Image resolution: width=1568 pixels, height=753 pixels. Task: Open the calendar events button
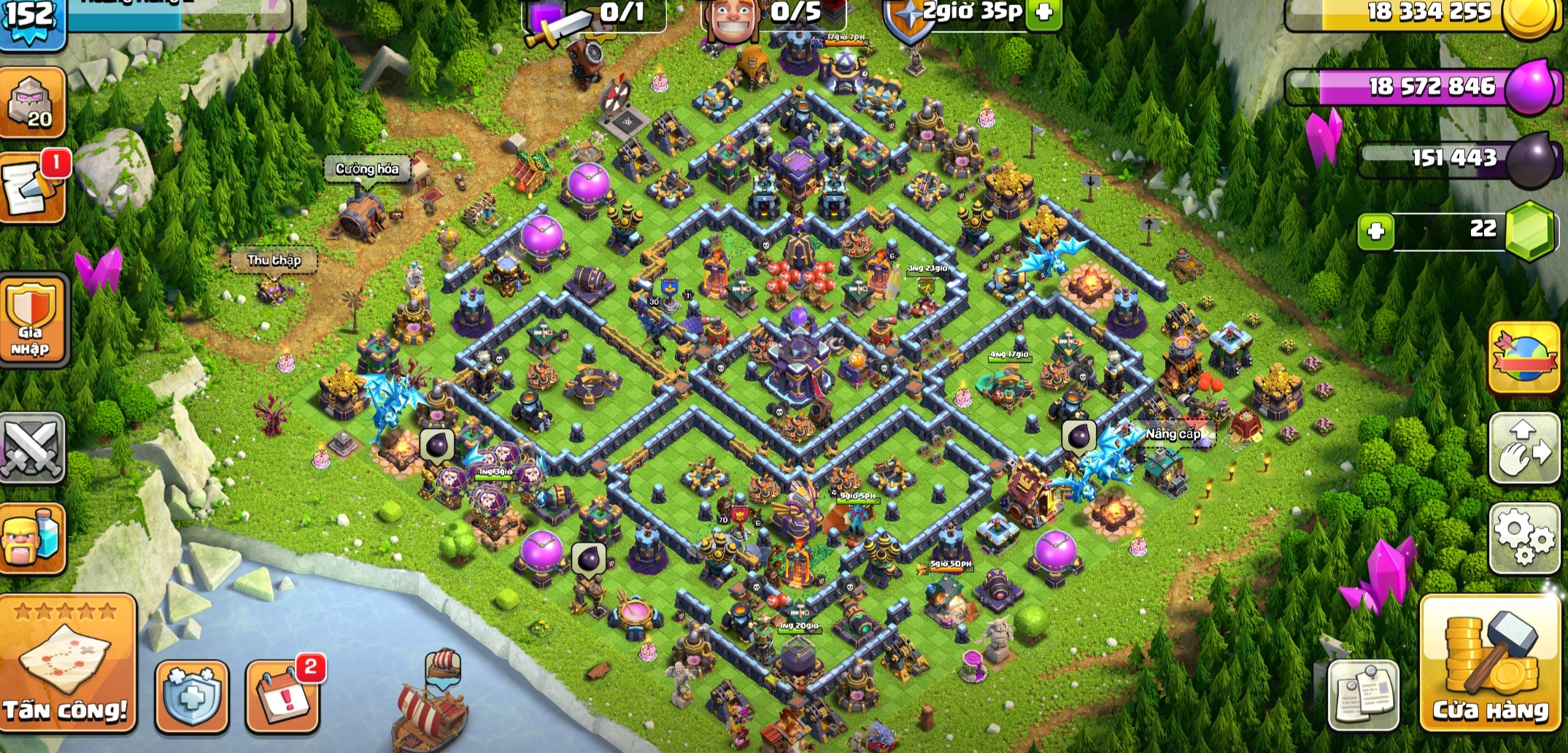283,695
